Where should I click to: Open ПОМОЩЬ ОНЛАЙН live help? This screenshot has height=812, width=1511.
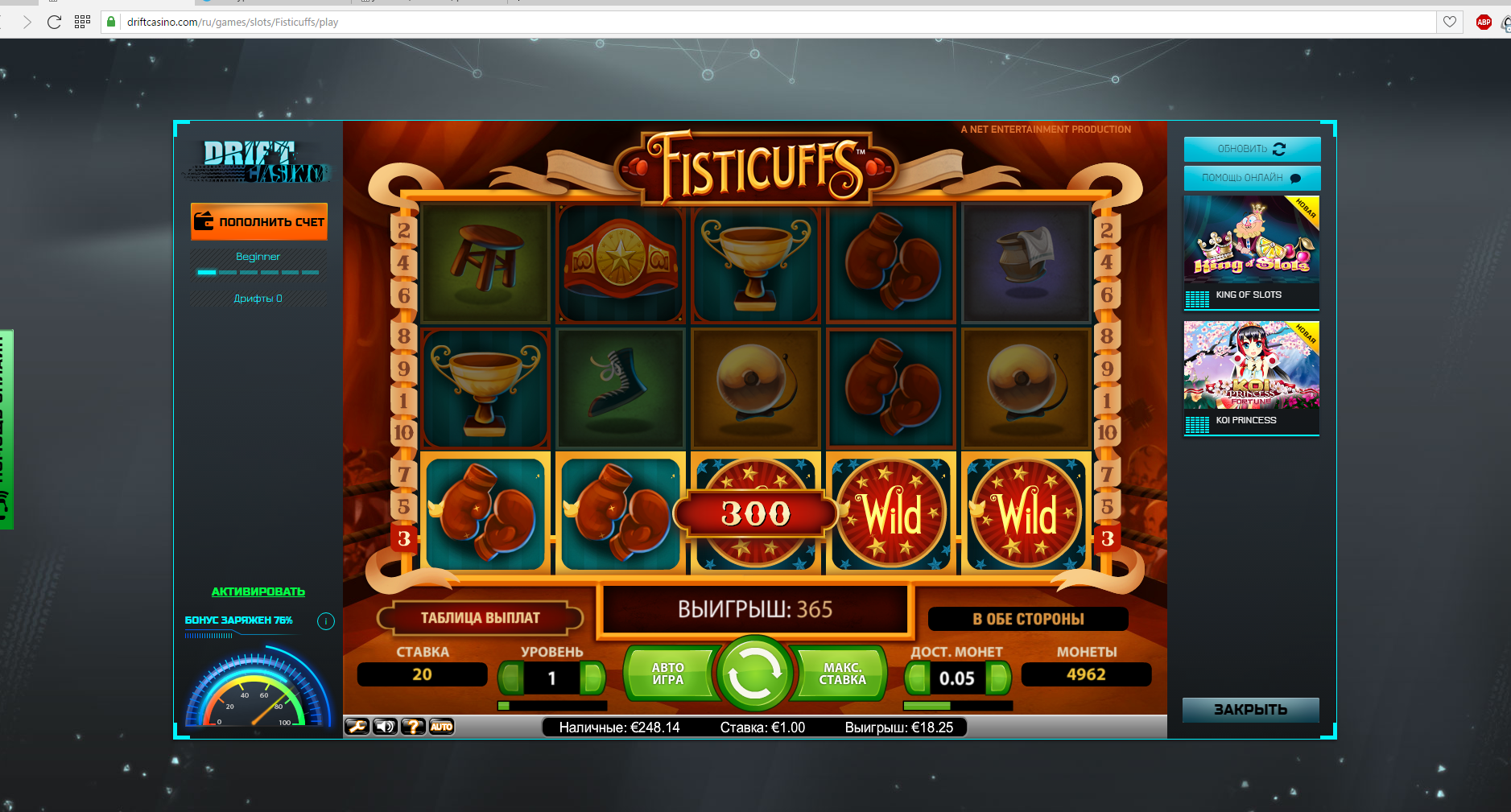1251,178
